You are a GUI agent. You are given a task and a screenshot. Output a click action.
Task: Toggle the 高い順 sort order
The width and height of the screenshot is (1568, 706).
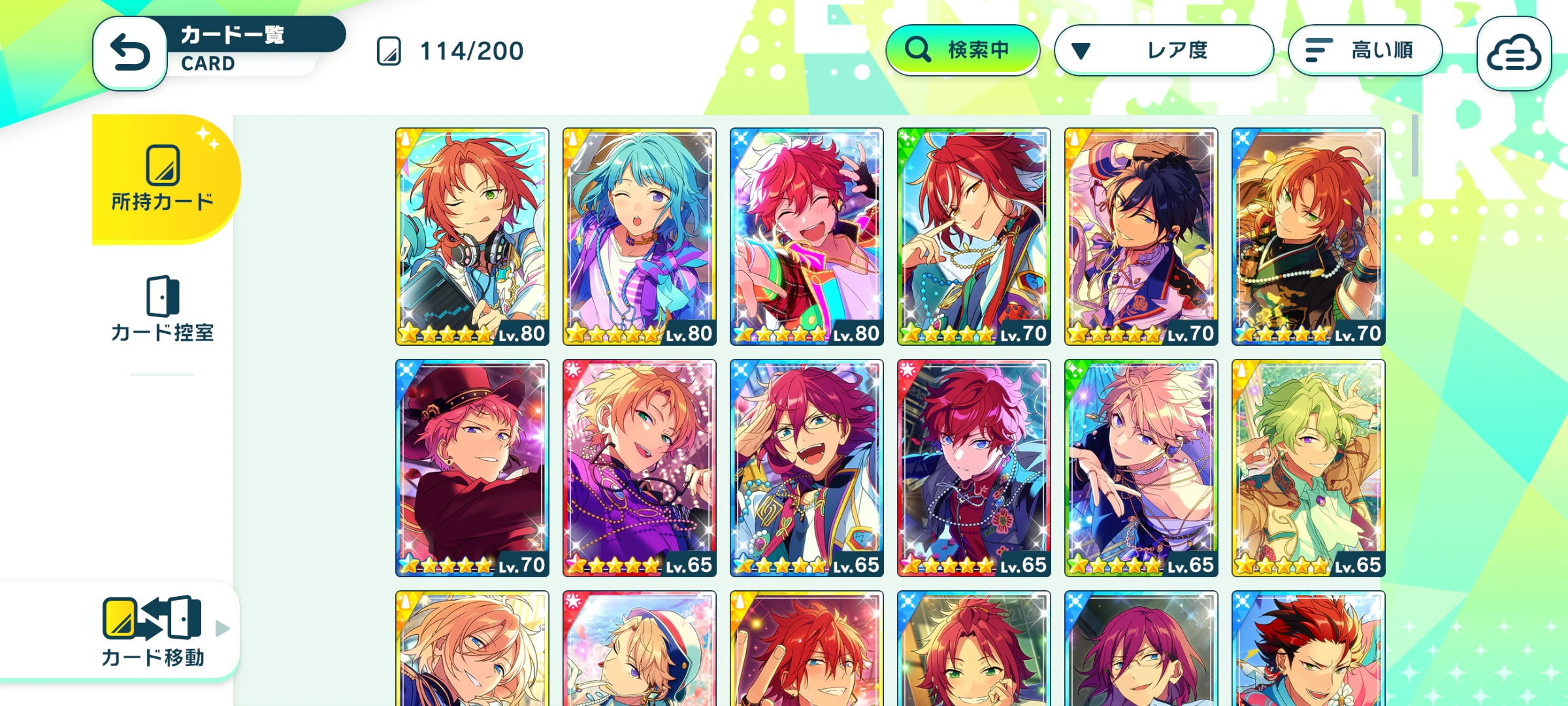(x=1365, y=49)
